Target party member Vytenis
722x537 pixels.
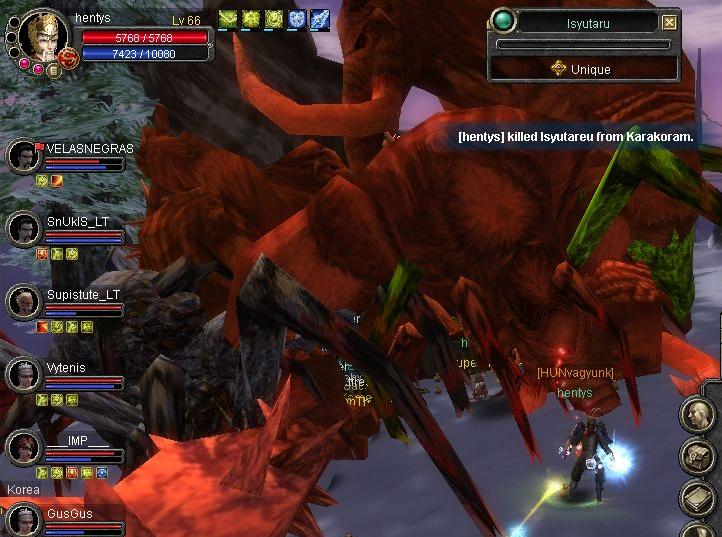point(23,375)
